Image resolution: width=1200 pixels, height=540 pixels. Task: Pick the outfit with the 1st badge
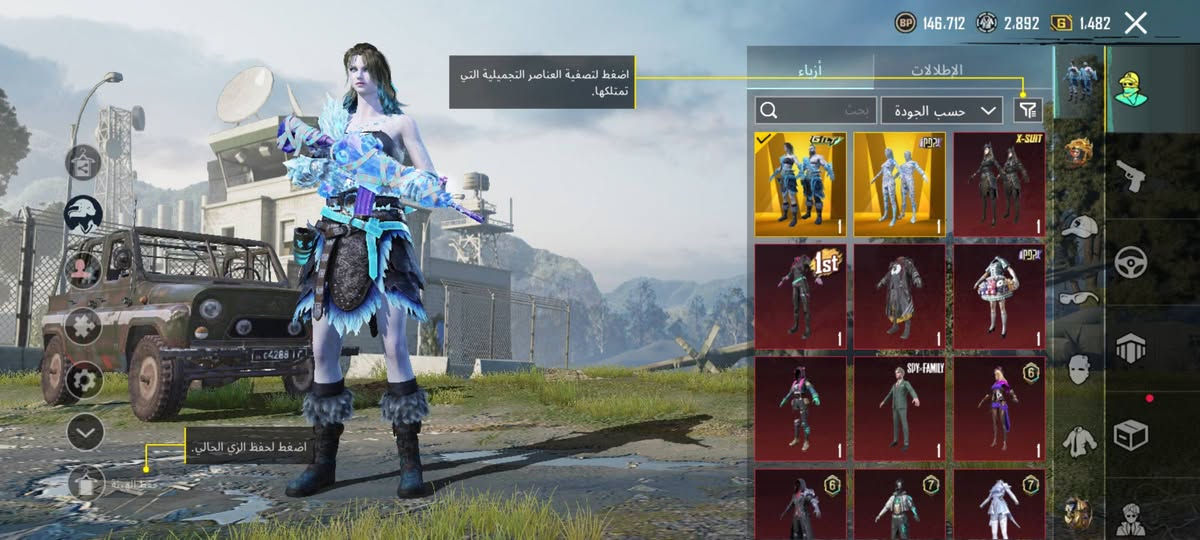click(800, 296)
